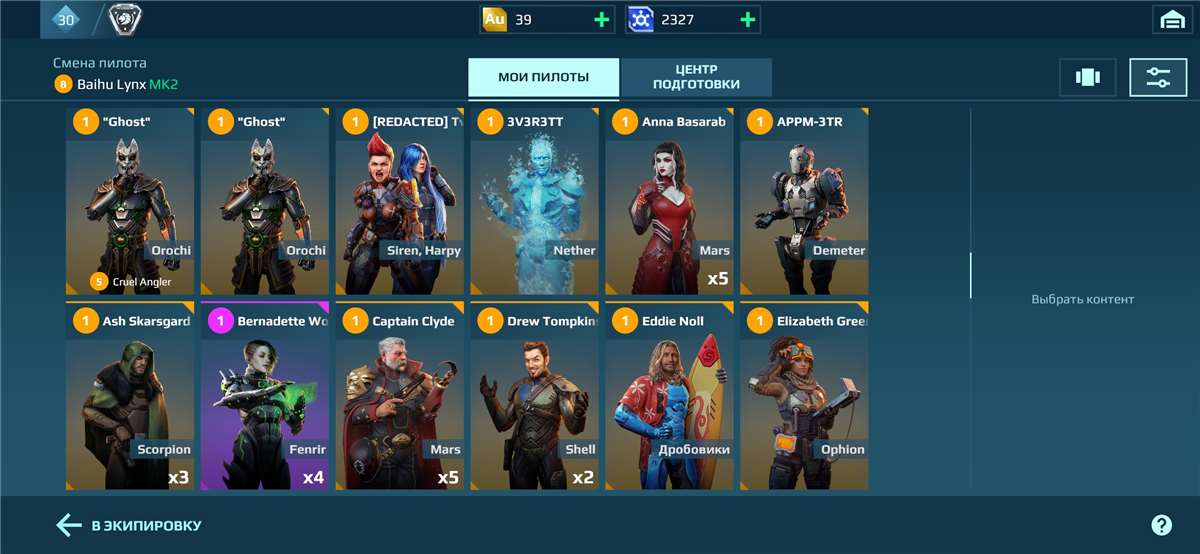Choose the [REDACTED] Siren, Harpy pilot card
1200x554 pixels.
click(x=399, y=200)
